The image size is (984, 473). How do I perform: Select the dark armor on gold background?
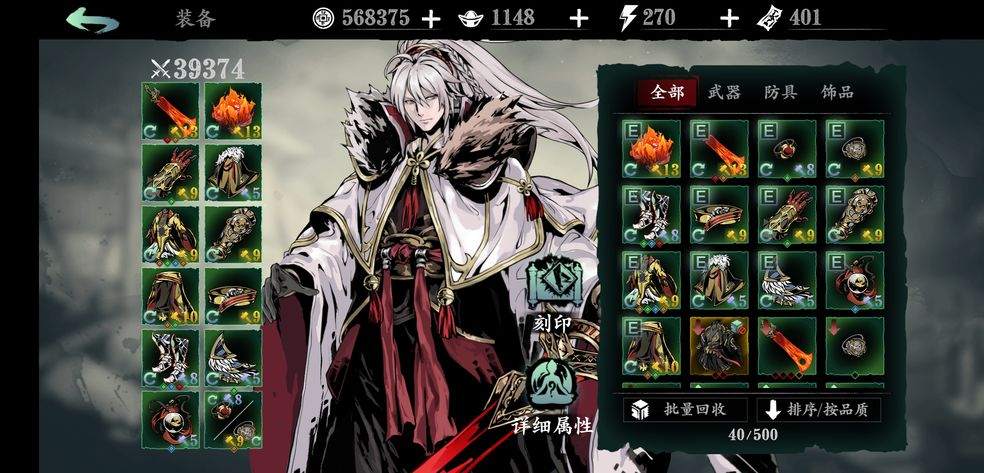point(718,346)
